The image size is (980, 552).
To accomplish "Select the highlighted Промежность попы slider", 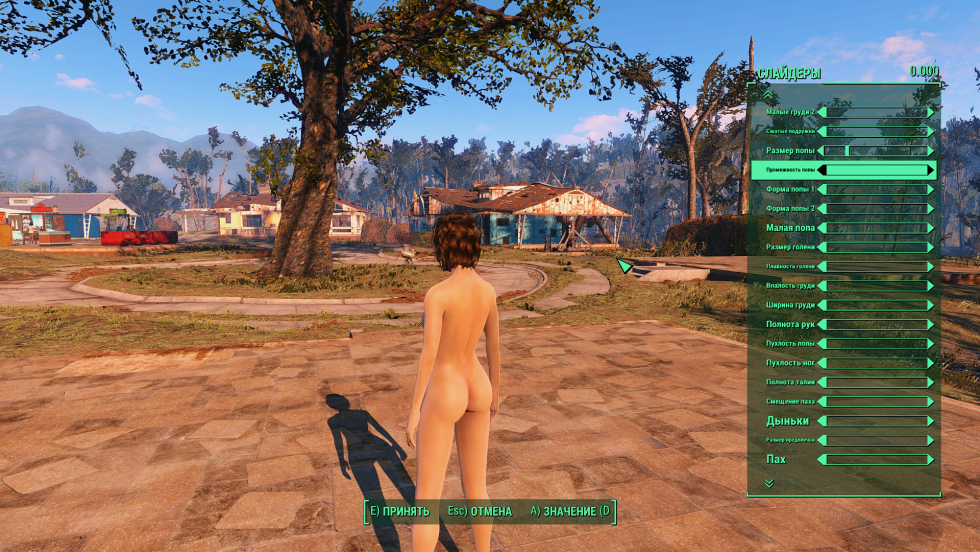I will point(877,170).
